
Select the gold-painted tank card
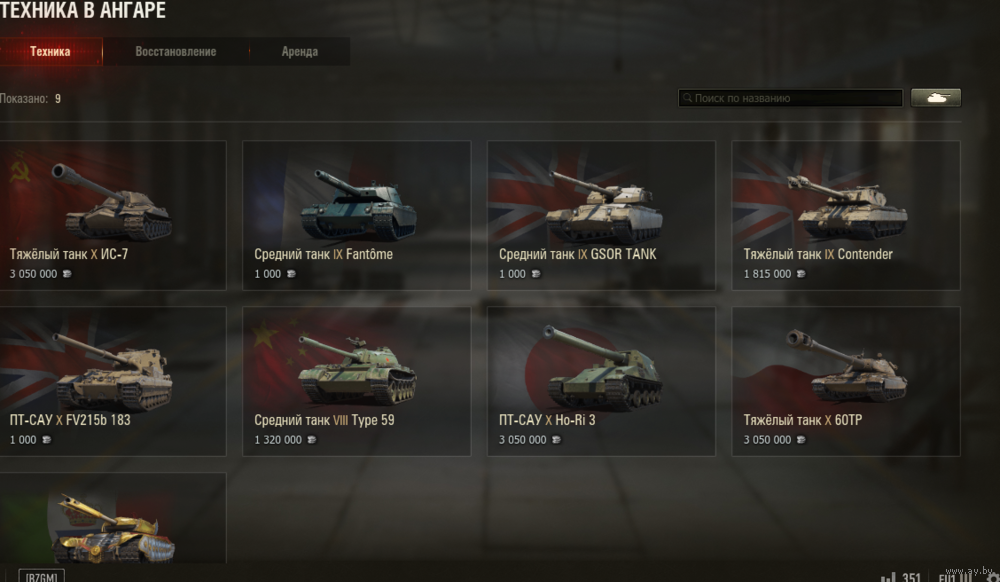(113, 520)
